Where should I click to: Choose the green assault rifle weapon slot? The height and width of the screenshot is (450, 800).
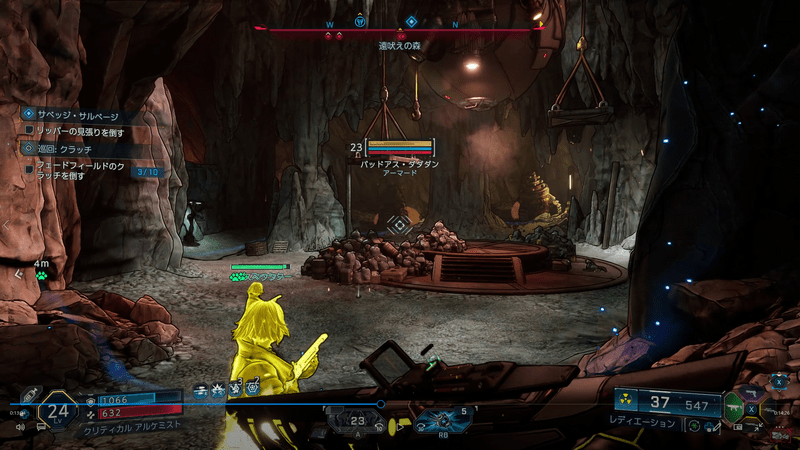[x=735, y=405]
